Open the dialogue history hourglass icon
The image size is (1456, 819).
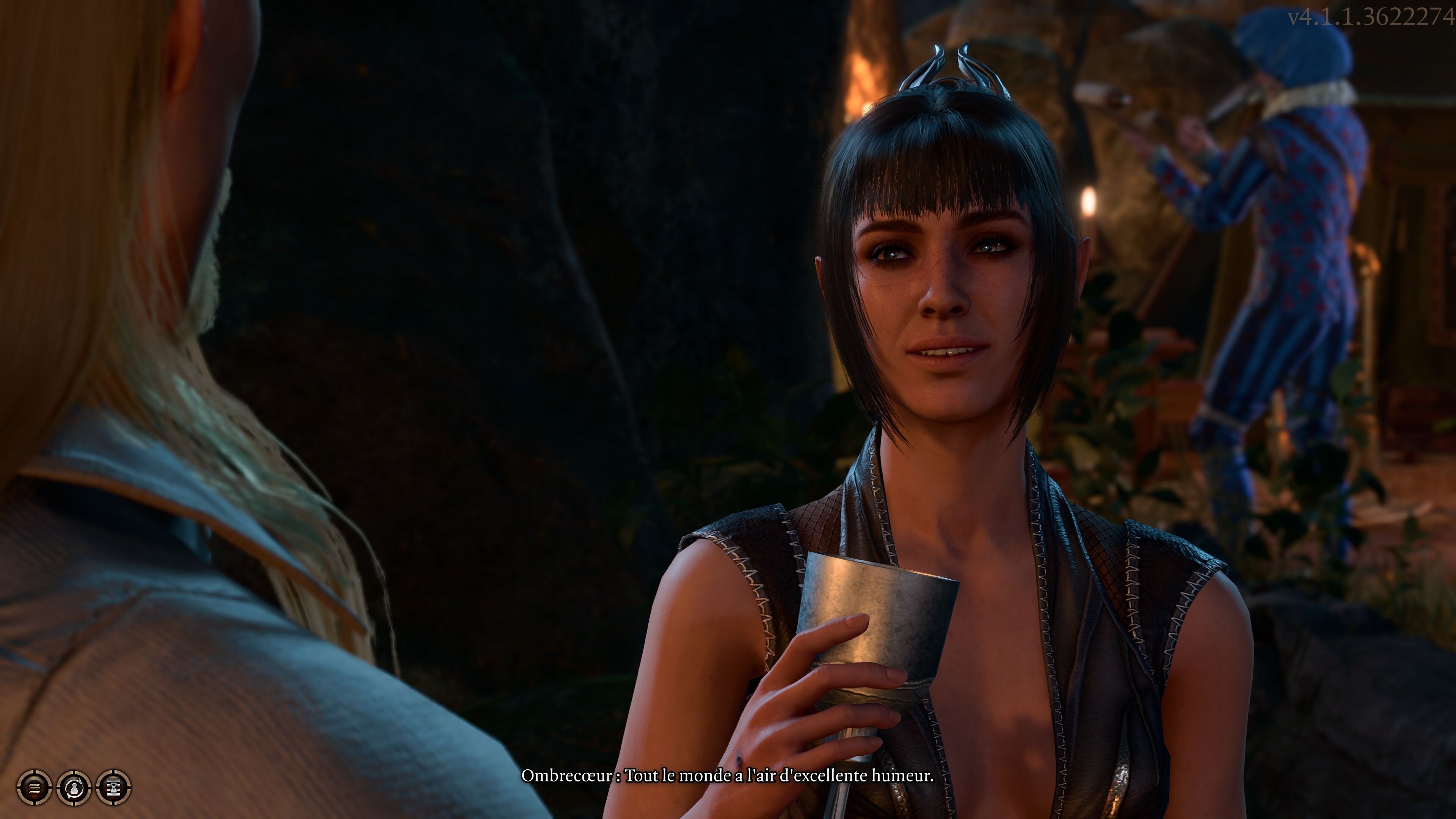pyautogui.click(x=114, y=787)
